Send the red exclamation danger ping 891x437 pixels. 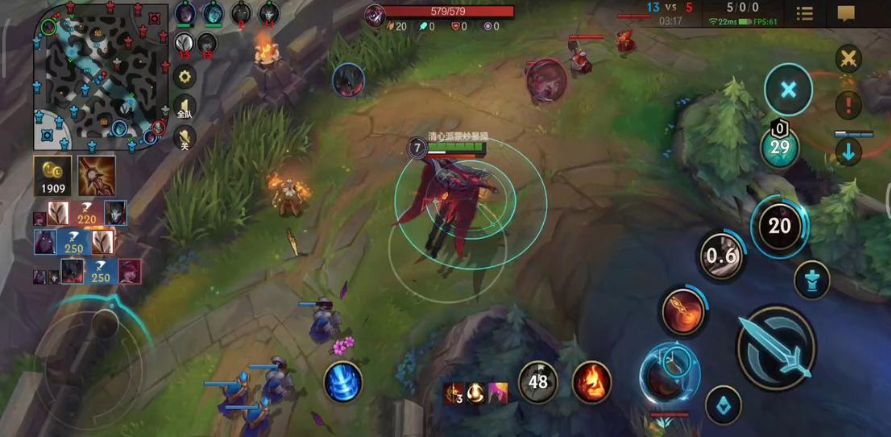(849, 104)
